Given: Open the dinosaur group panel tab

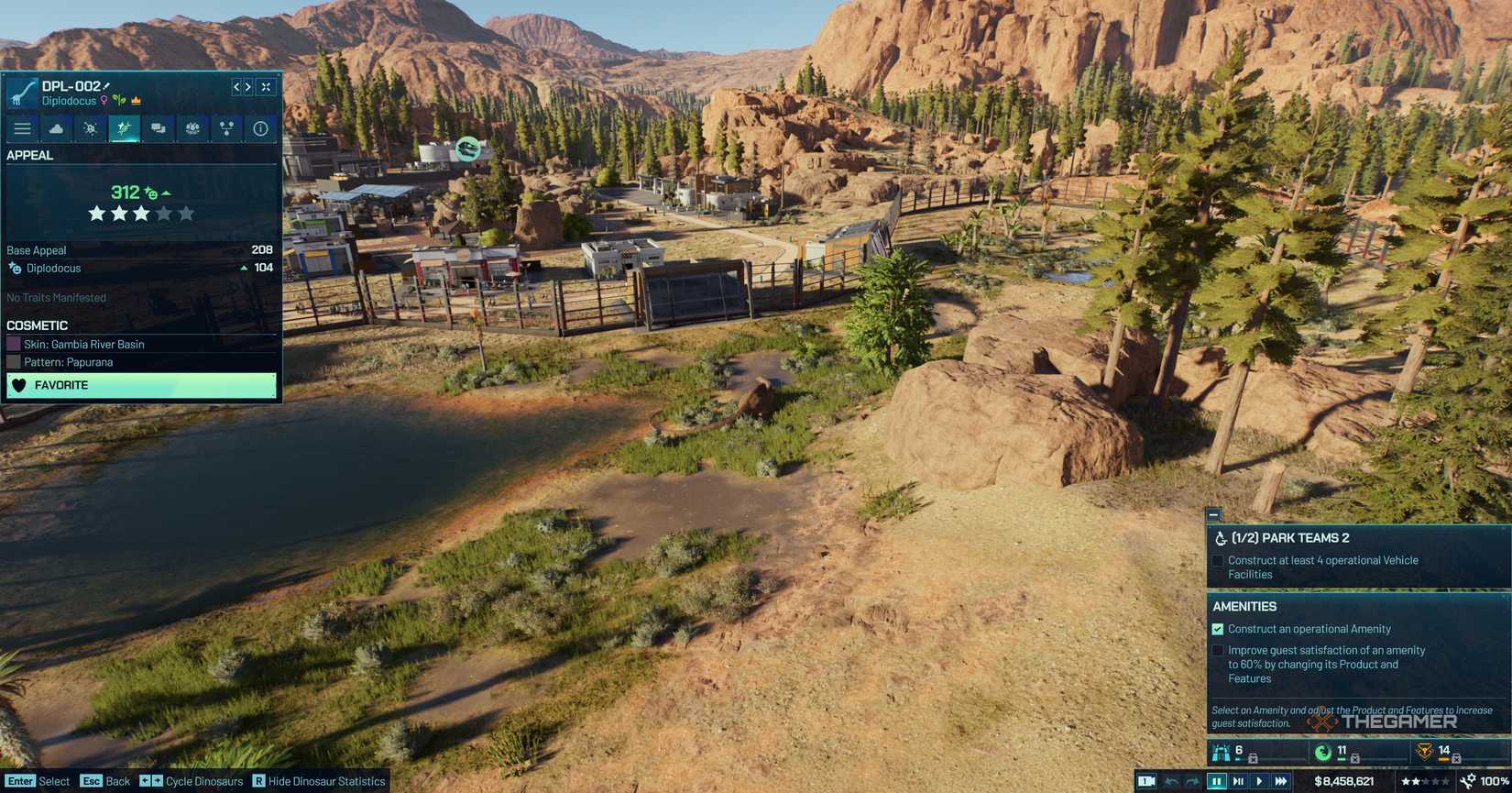Looking at the screenshot, I should coord(192,128).
